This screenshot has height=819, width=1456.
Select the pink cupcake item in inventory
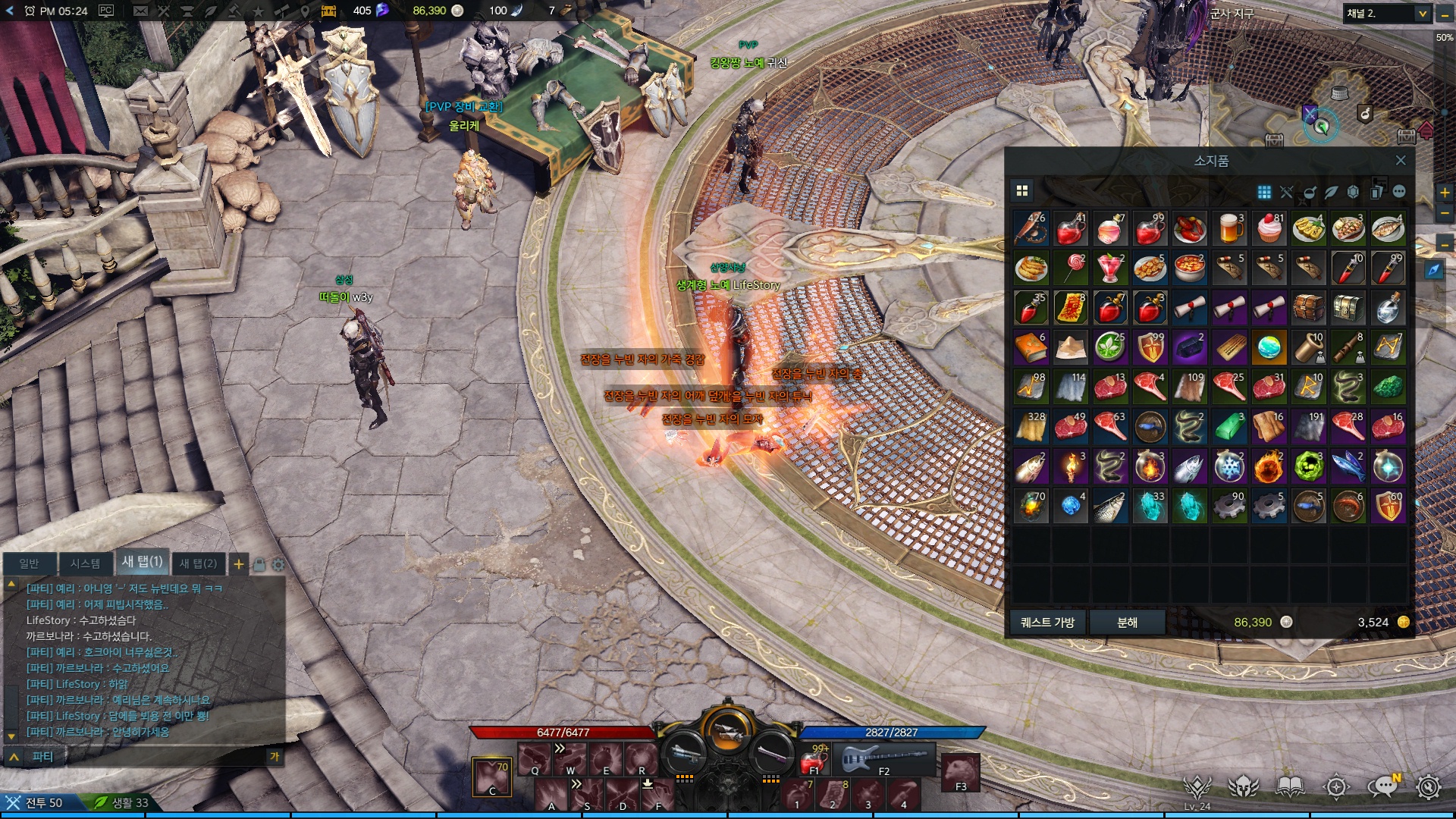[1269, 228]
